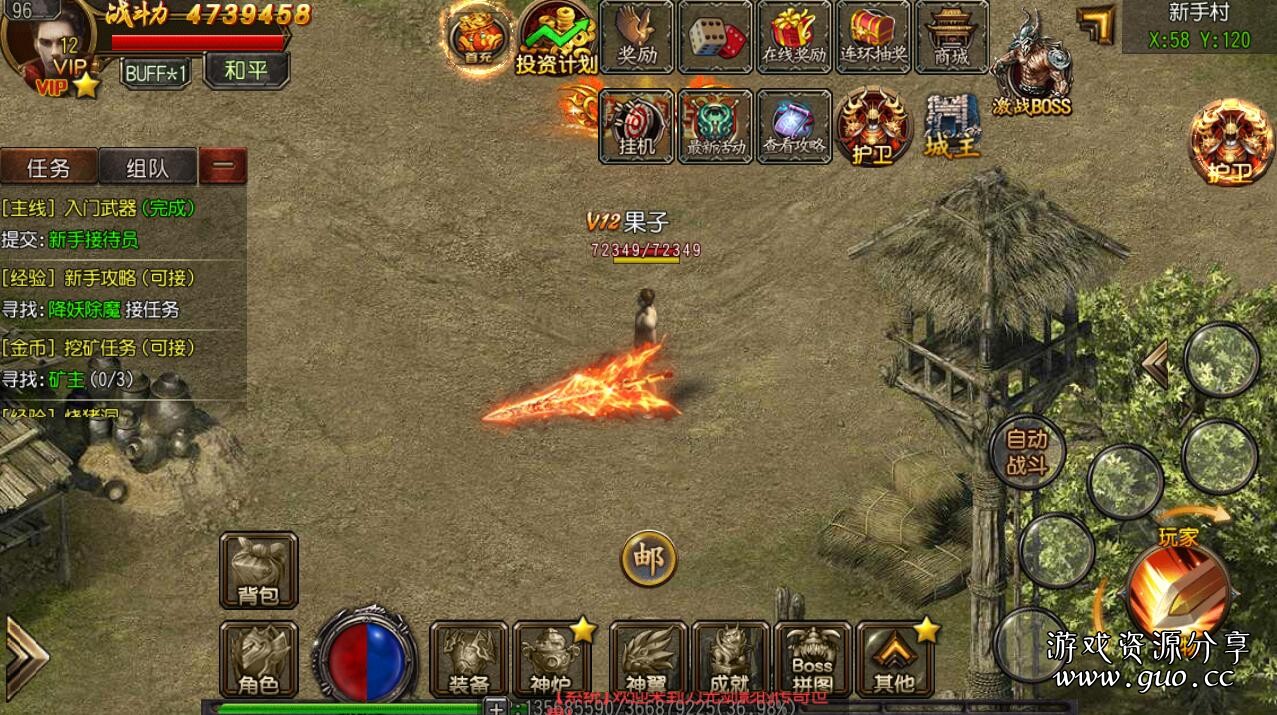Open the 背包 backpack
The image size is (1277, 715).
258,570
